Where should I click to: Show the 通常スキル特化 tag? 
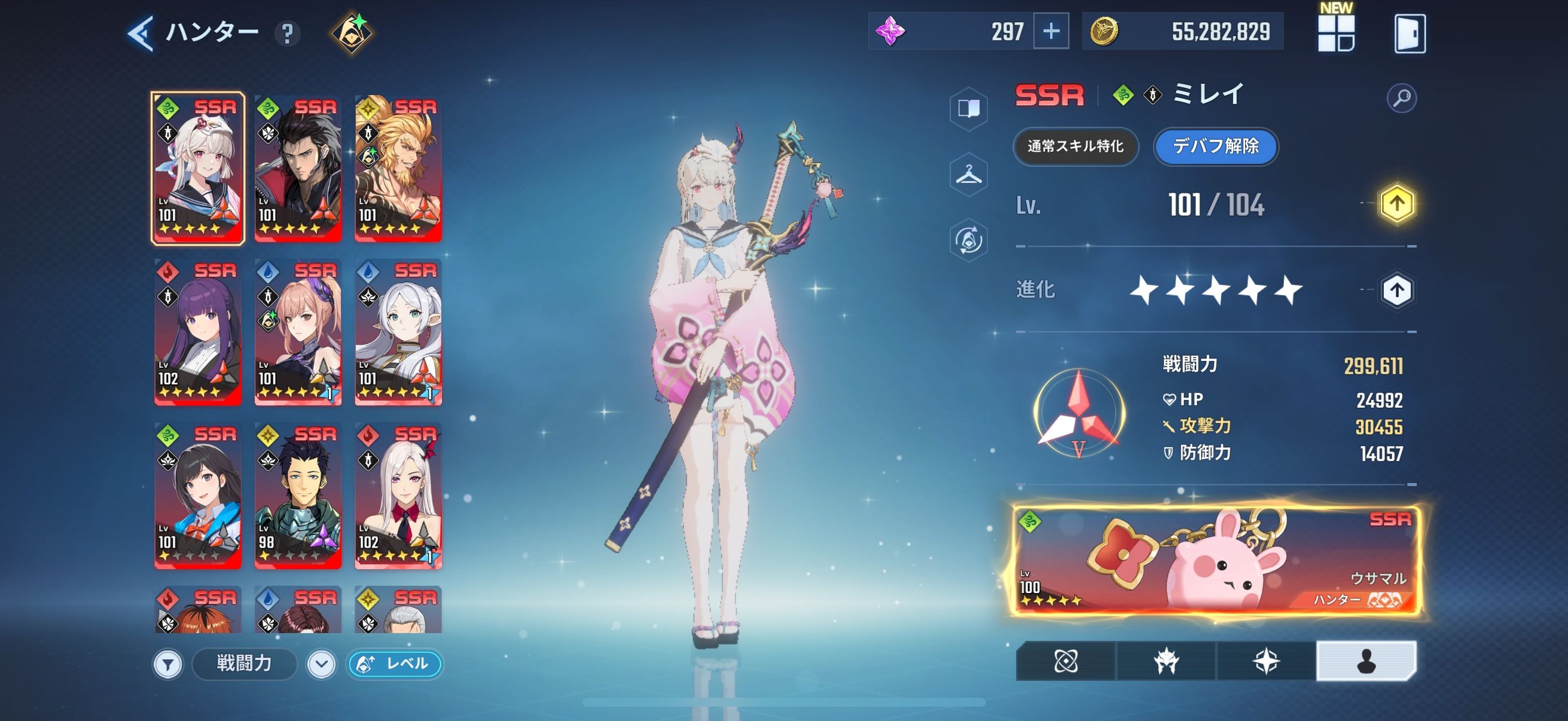tap(1075, 146)
